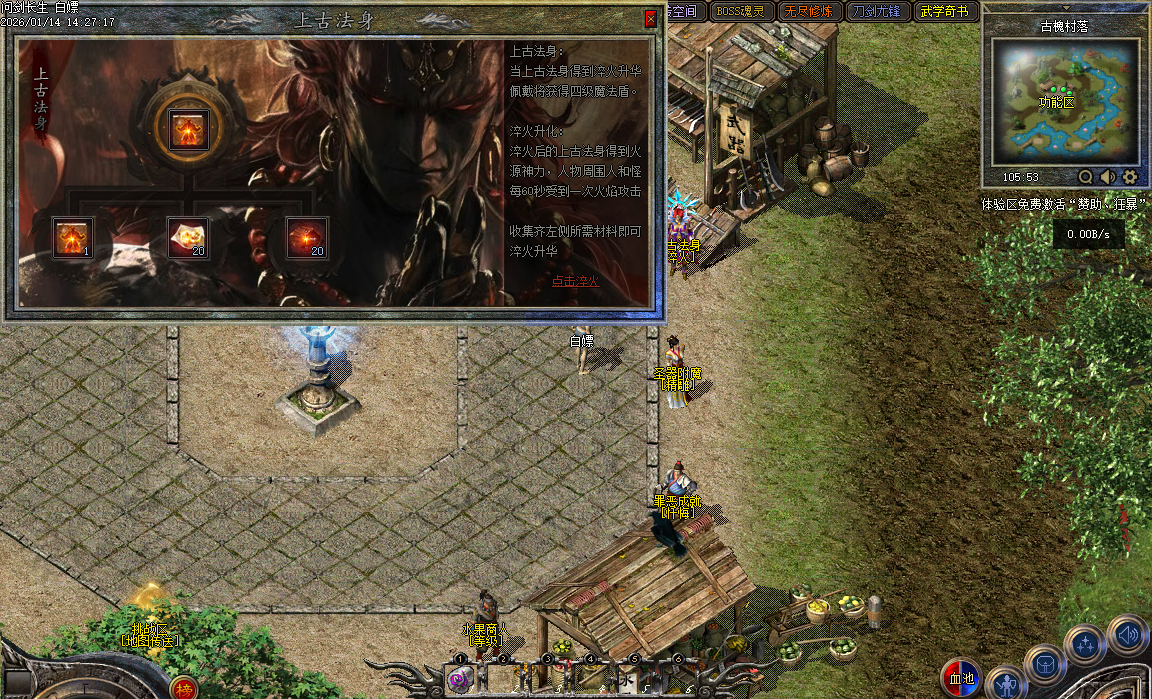Open the 无尽修炼 menu
This screenshot has width=1152, height=699.
808,12
